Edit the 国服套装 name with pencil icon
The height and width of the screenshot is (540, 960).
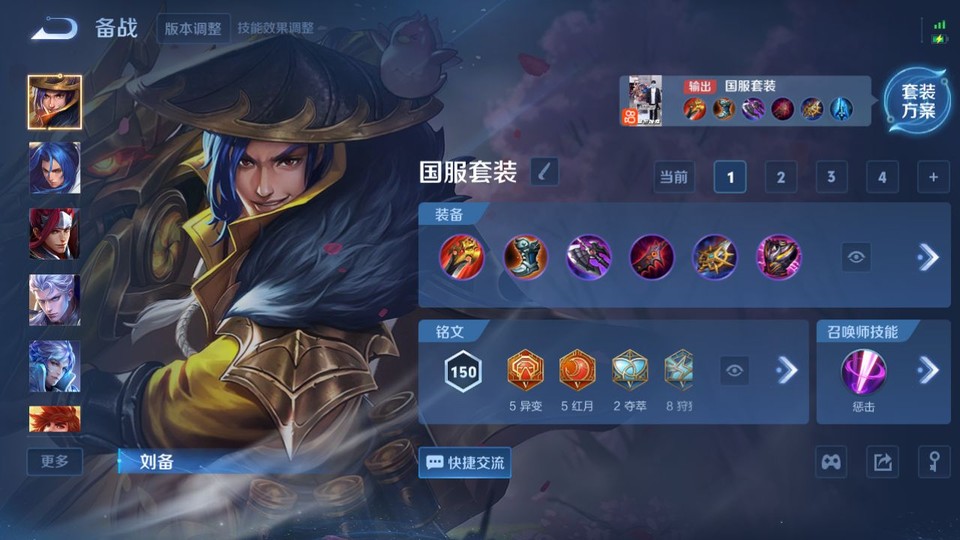point(544,172)
